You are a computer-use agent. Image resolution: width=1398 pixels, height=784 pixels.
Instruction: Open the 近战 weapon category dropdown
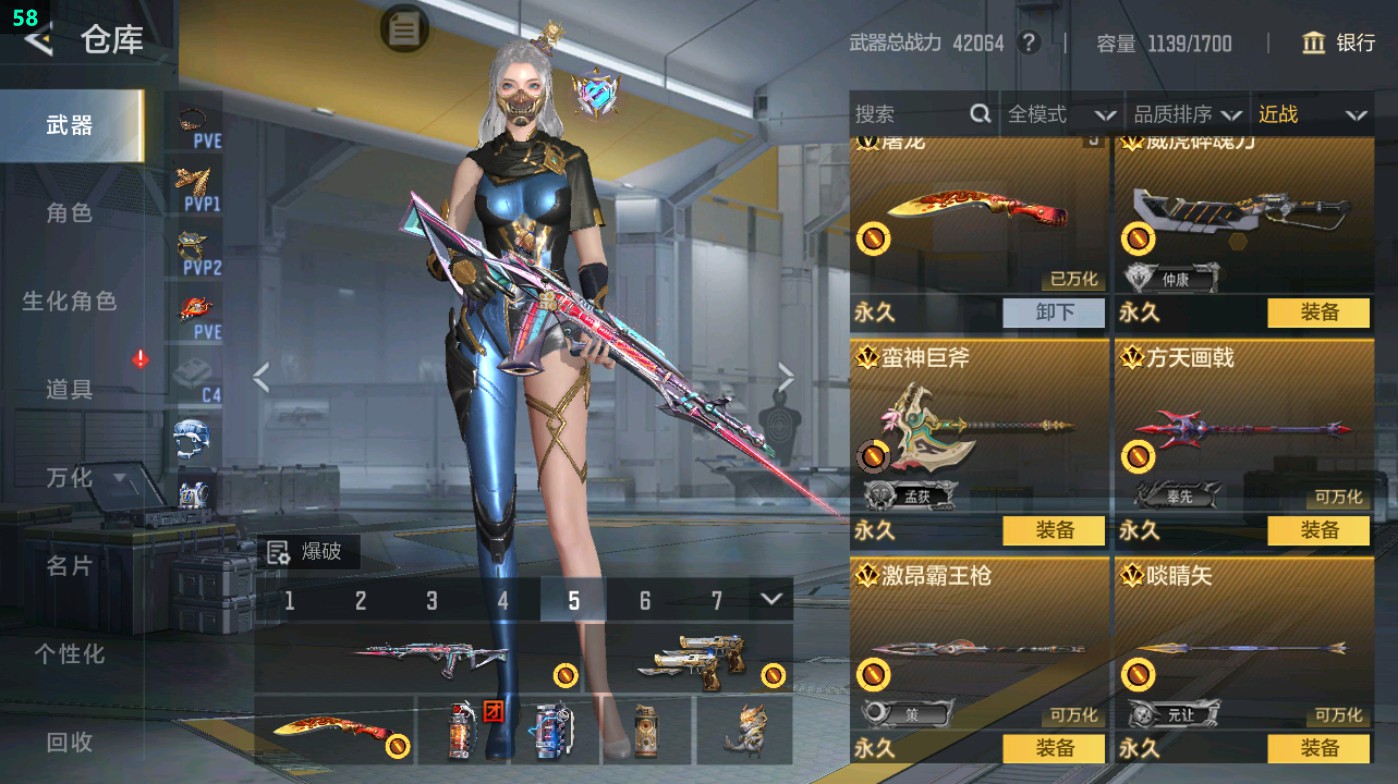point(1316,114)
